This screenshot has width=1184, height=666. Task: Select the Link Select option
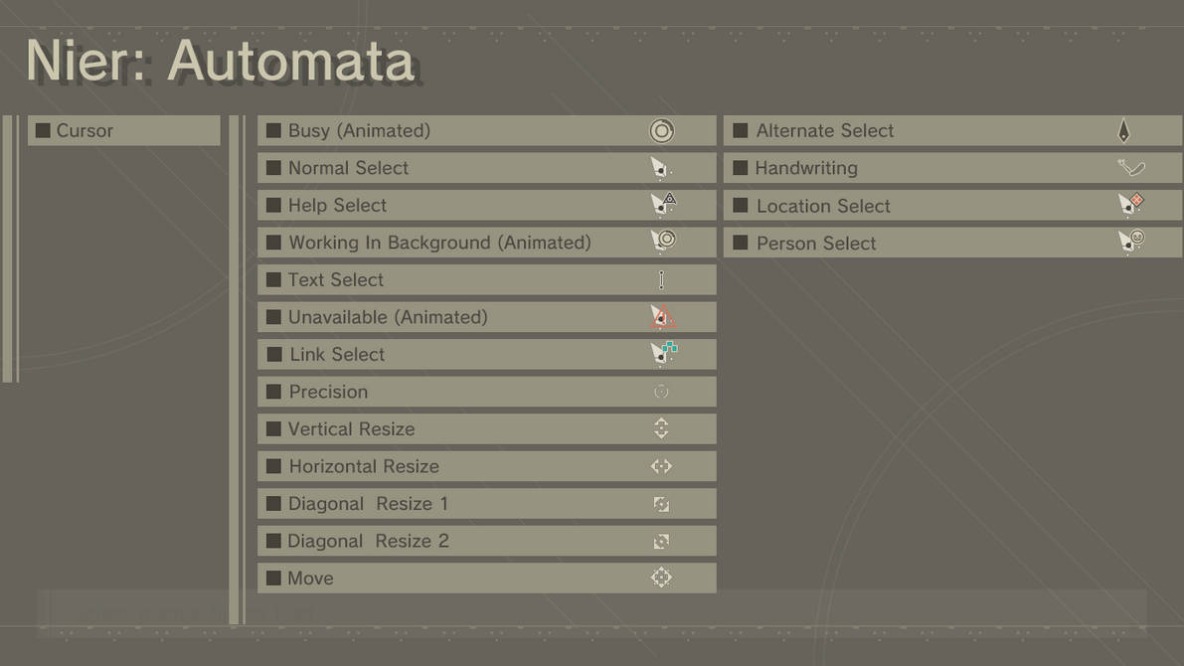[x=486, y=354]
